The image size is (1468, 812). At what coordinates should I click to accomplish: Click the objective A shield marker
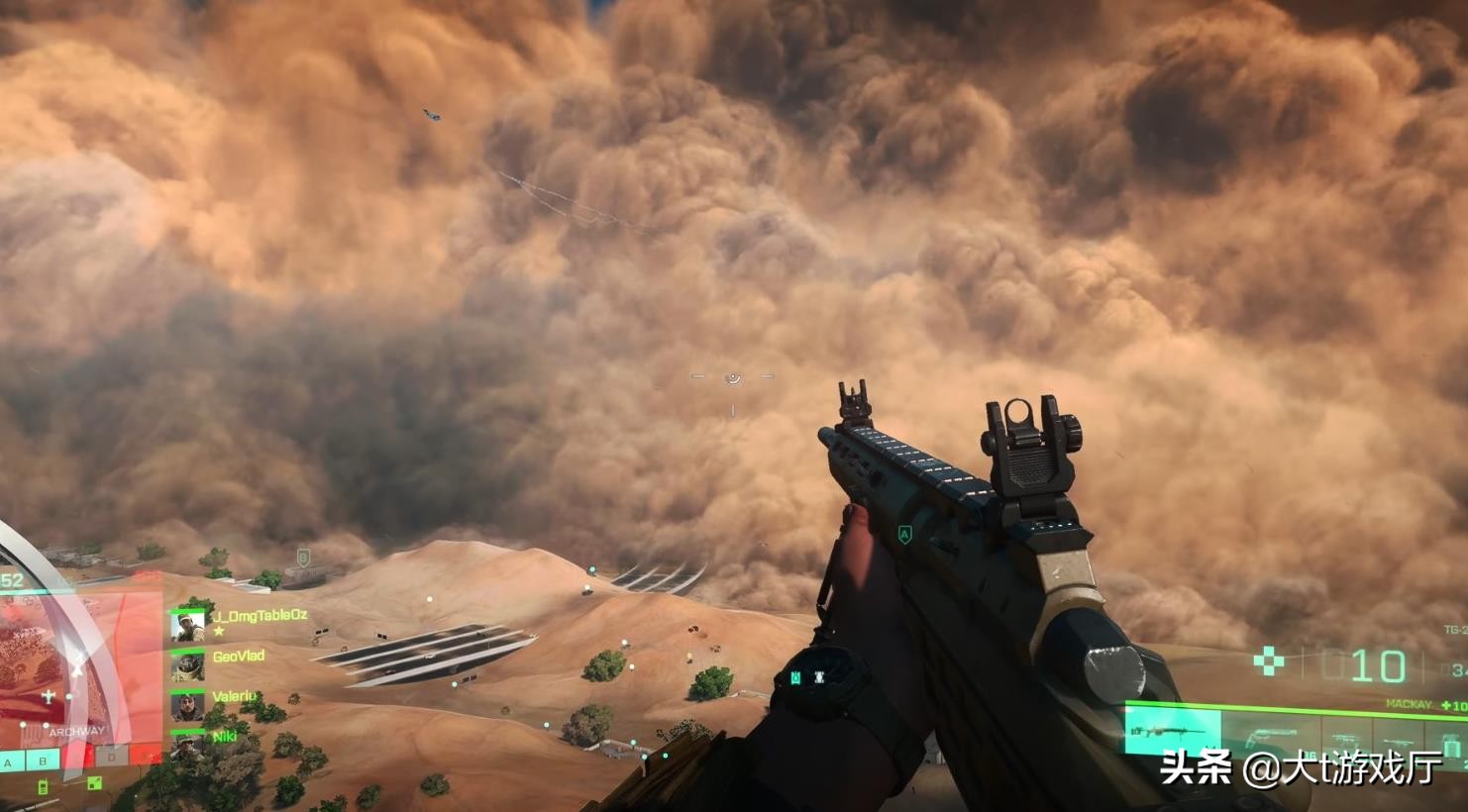coord(903,535)
